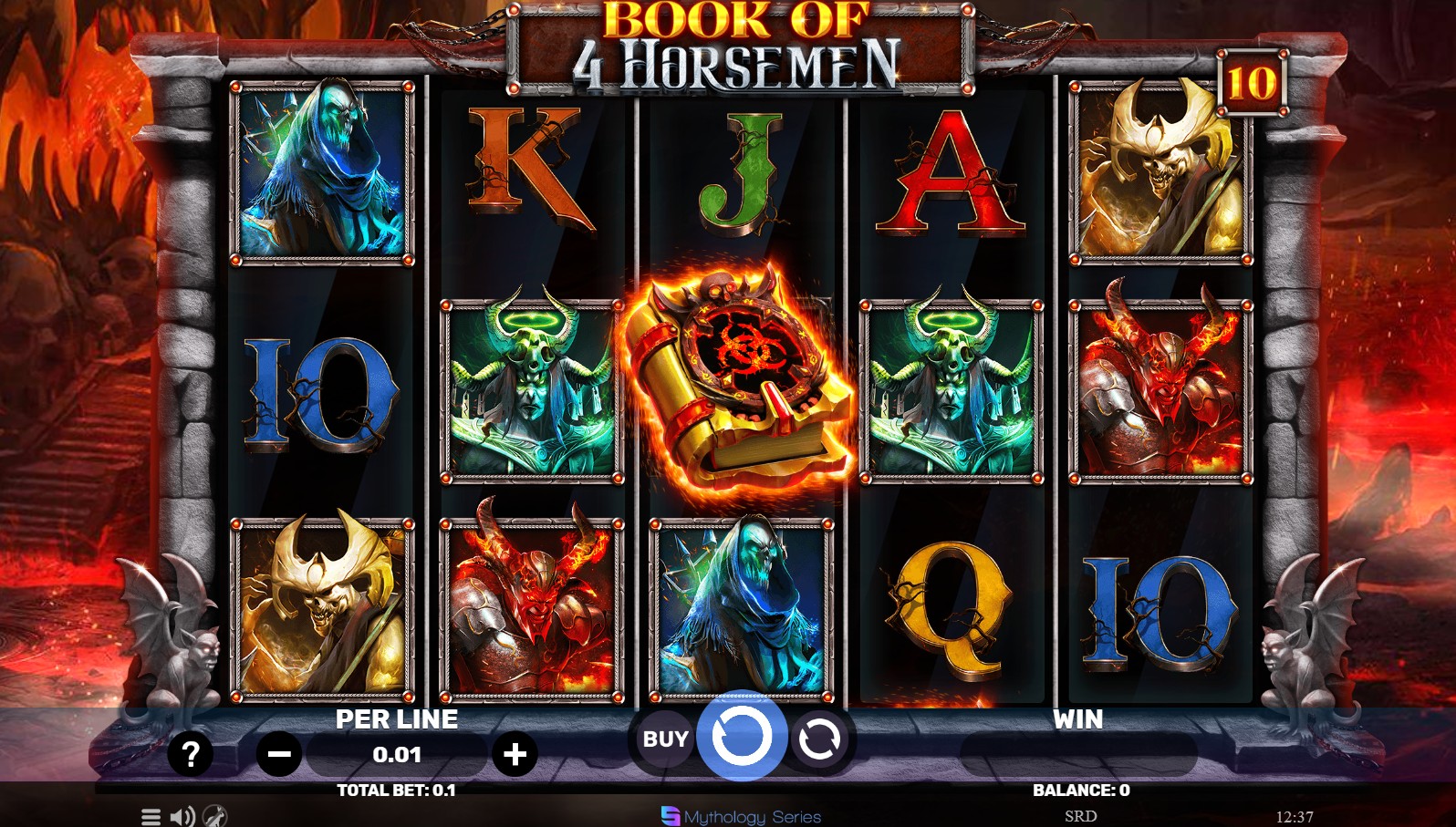Open help with the question mark icon
The image size is (1456, 827).
click(x=189, y=753)
